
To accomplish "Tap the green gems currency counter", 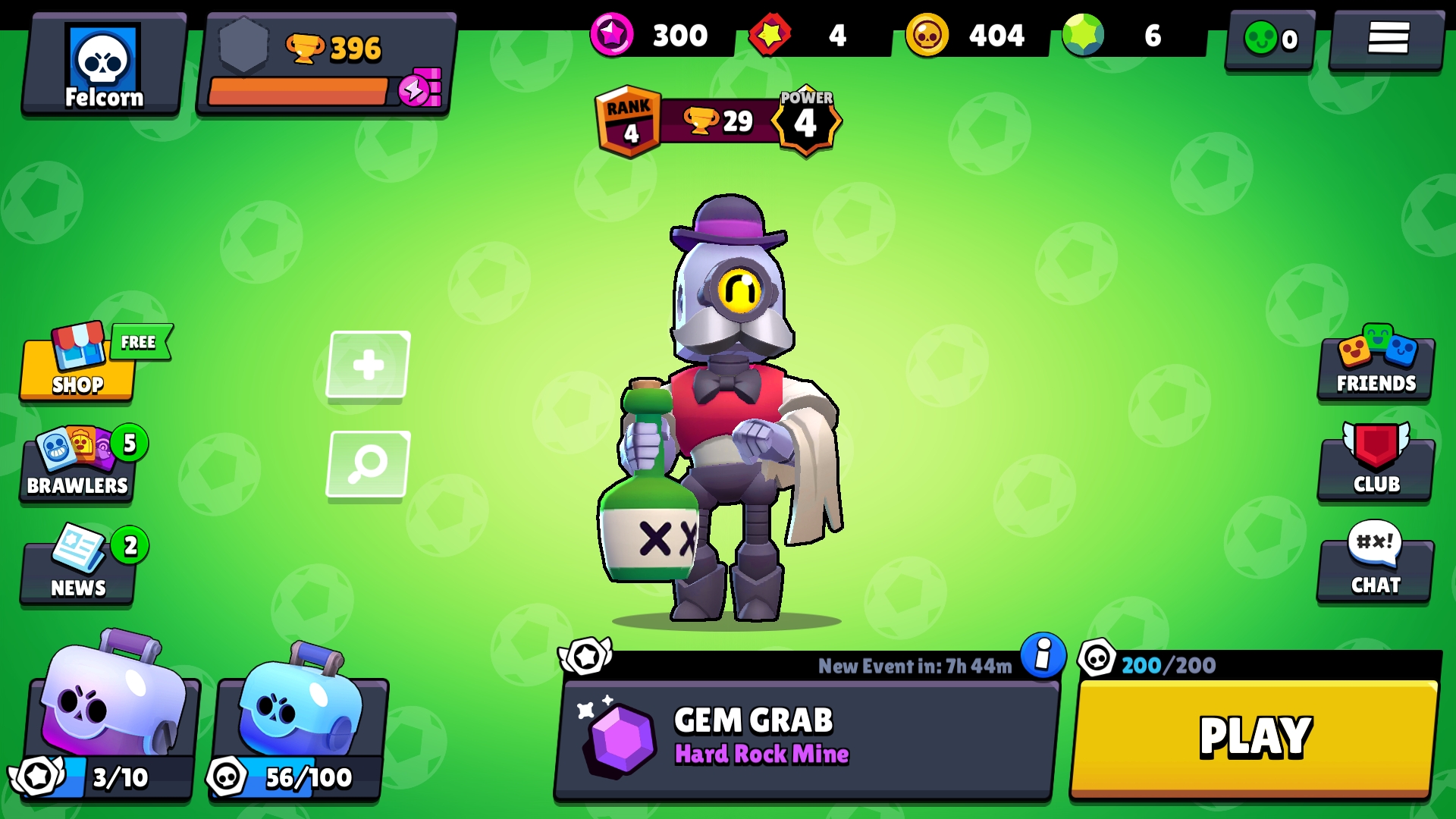I will [1130, 36].
